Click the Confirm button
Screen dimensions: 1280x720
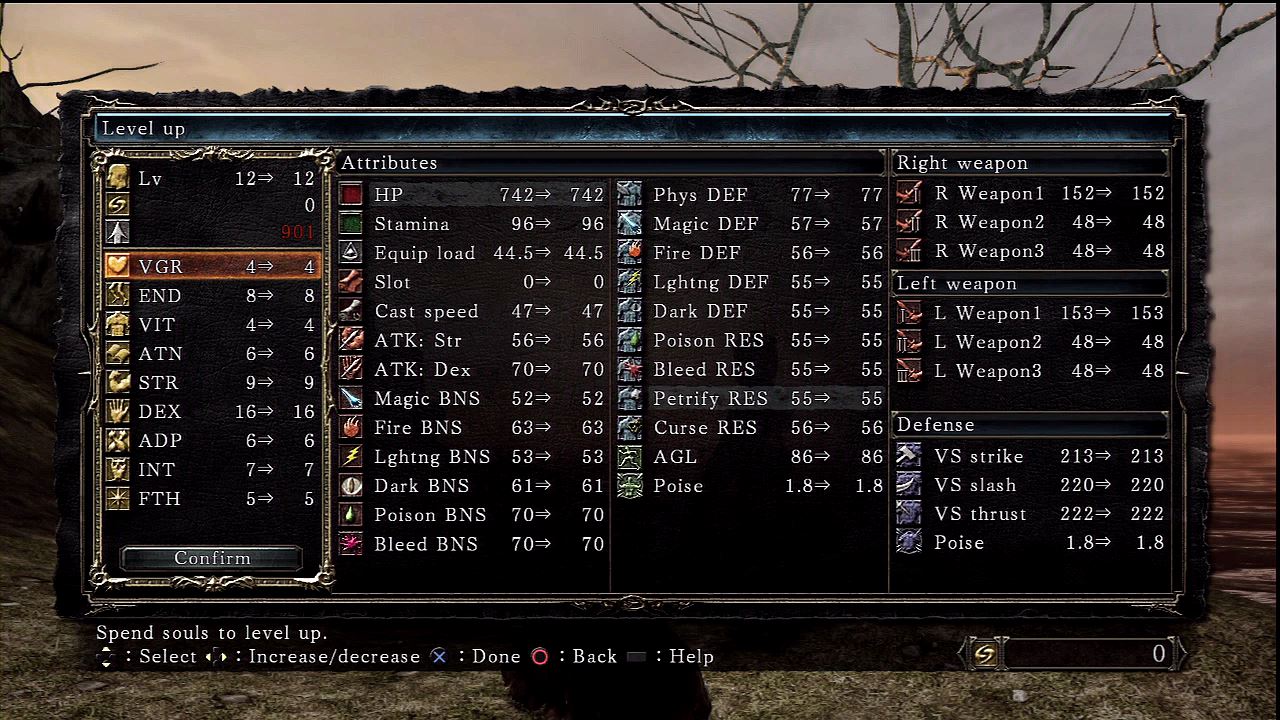tap(212, 558)
